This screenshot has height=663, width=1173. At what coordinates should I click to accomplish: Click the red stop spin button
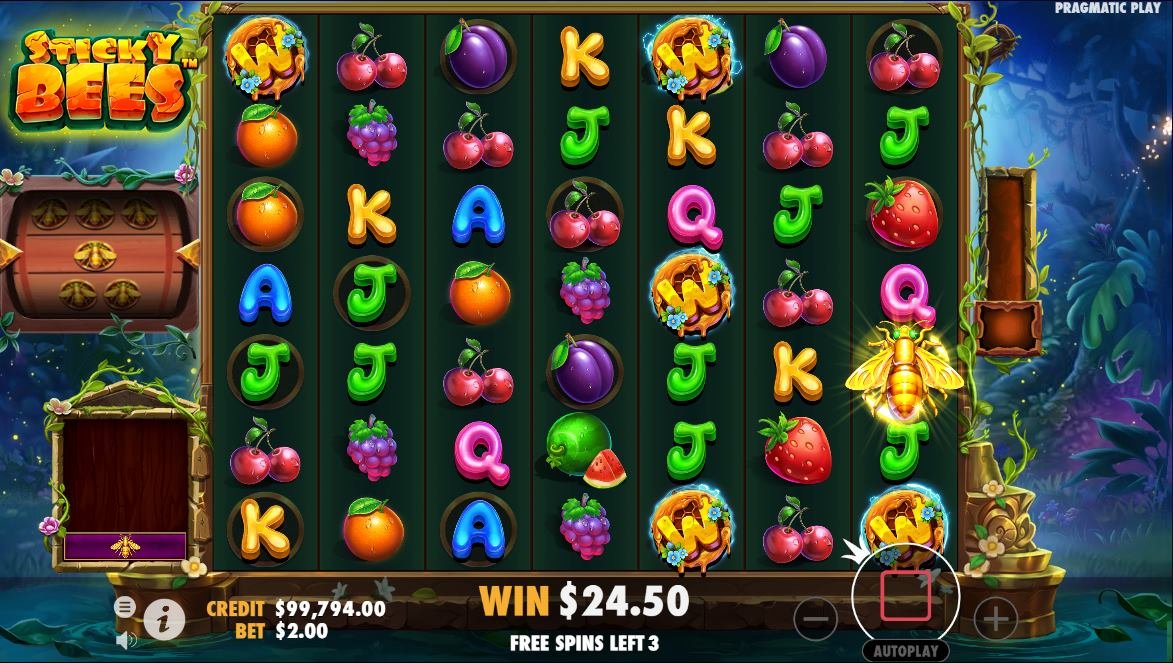pyautogui.click(x=905, y=596)
